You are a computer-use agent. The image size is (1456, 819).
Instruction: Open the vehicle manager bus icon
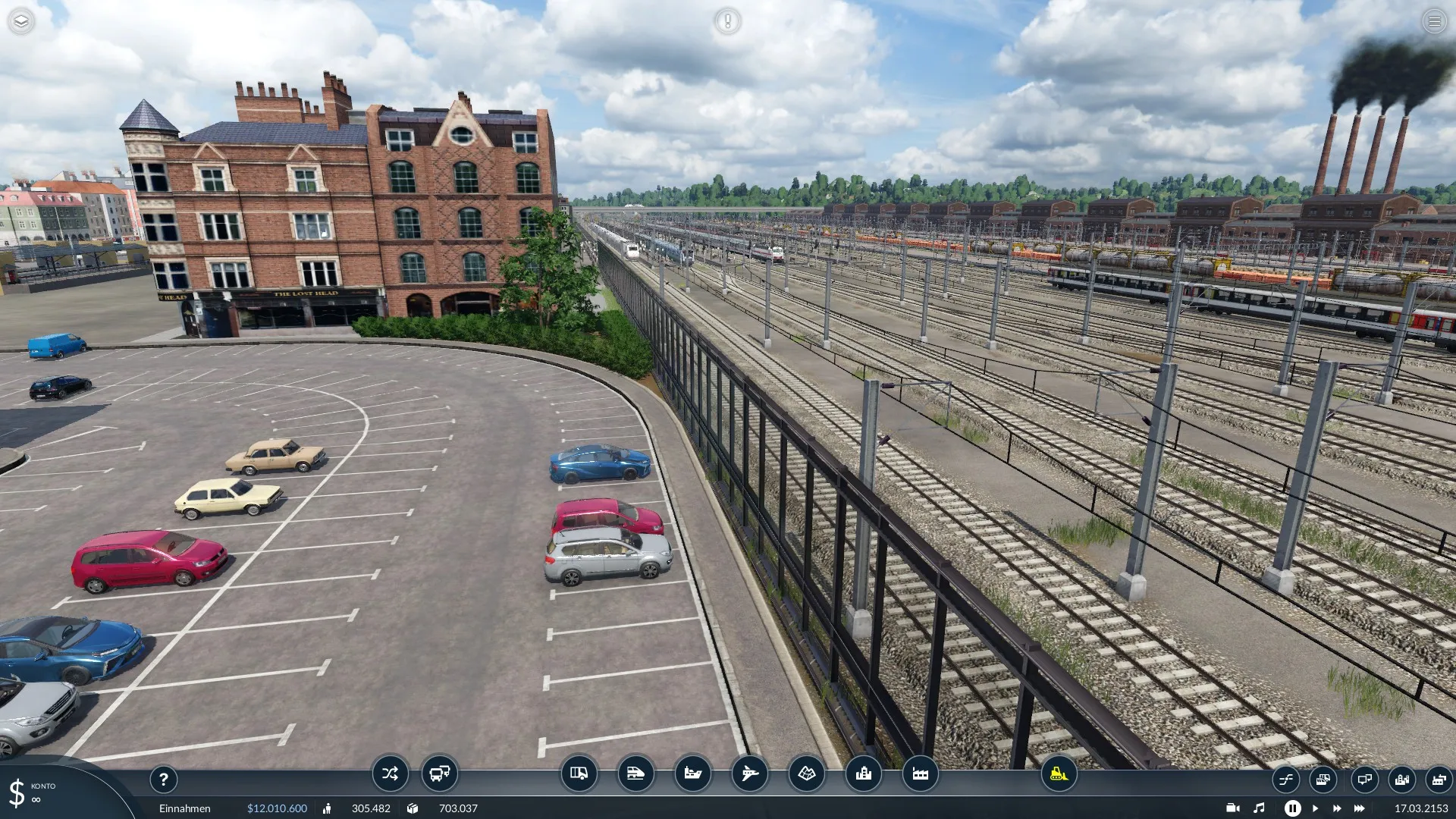[440, 773]
